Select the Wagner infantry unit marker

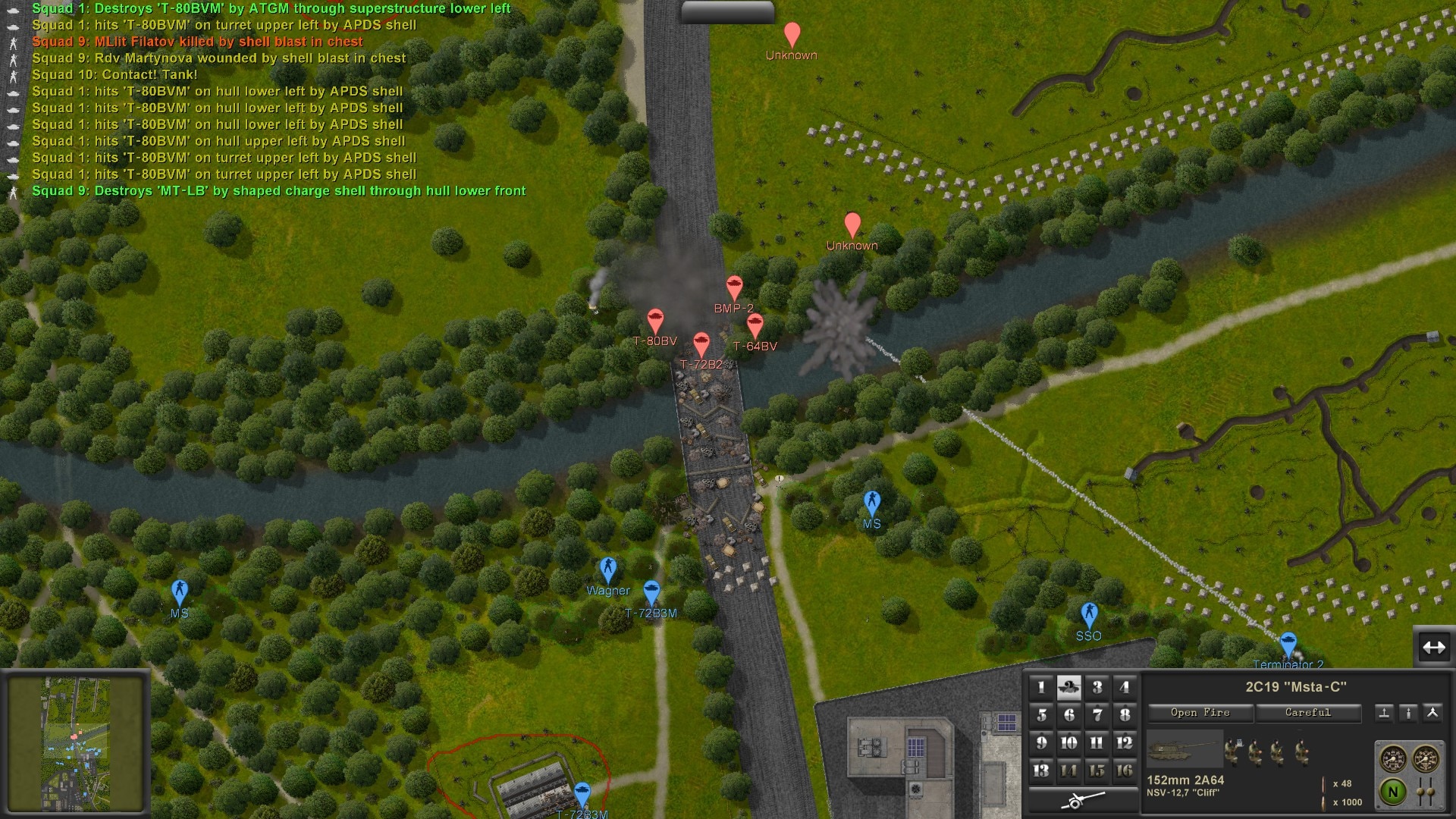[x=607, y=569]
